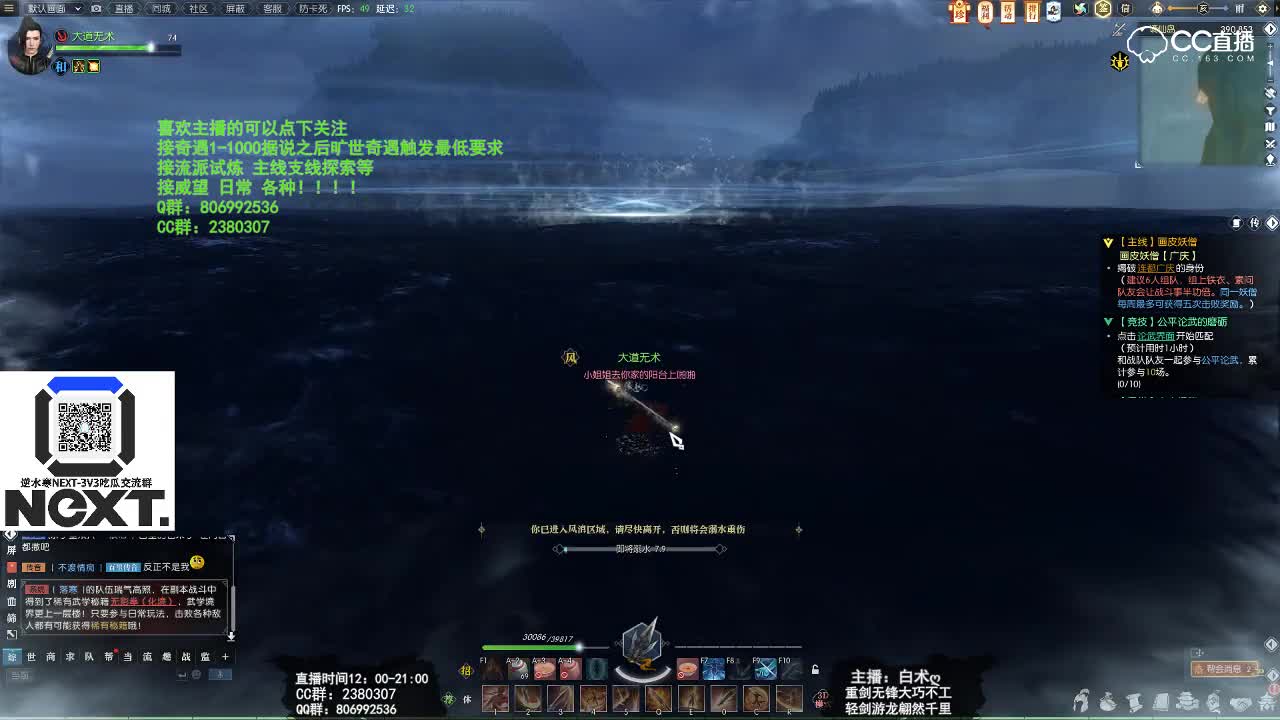Screen dimensions: 1280x720
Task: Click the screenshot camera icon in top bar
Action: tap(95, 8)
